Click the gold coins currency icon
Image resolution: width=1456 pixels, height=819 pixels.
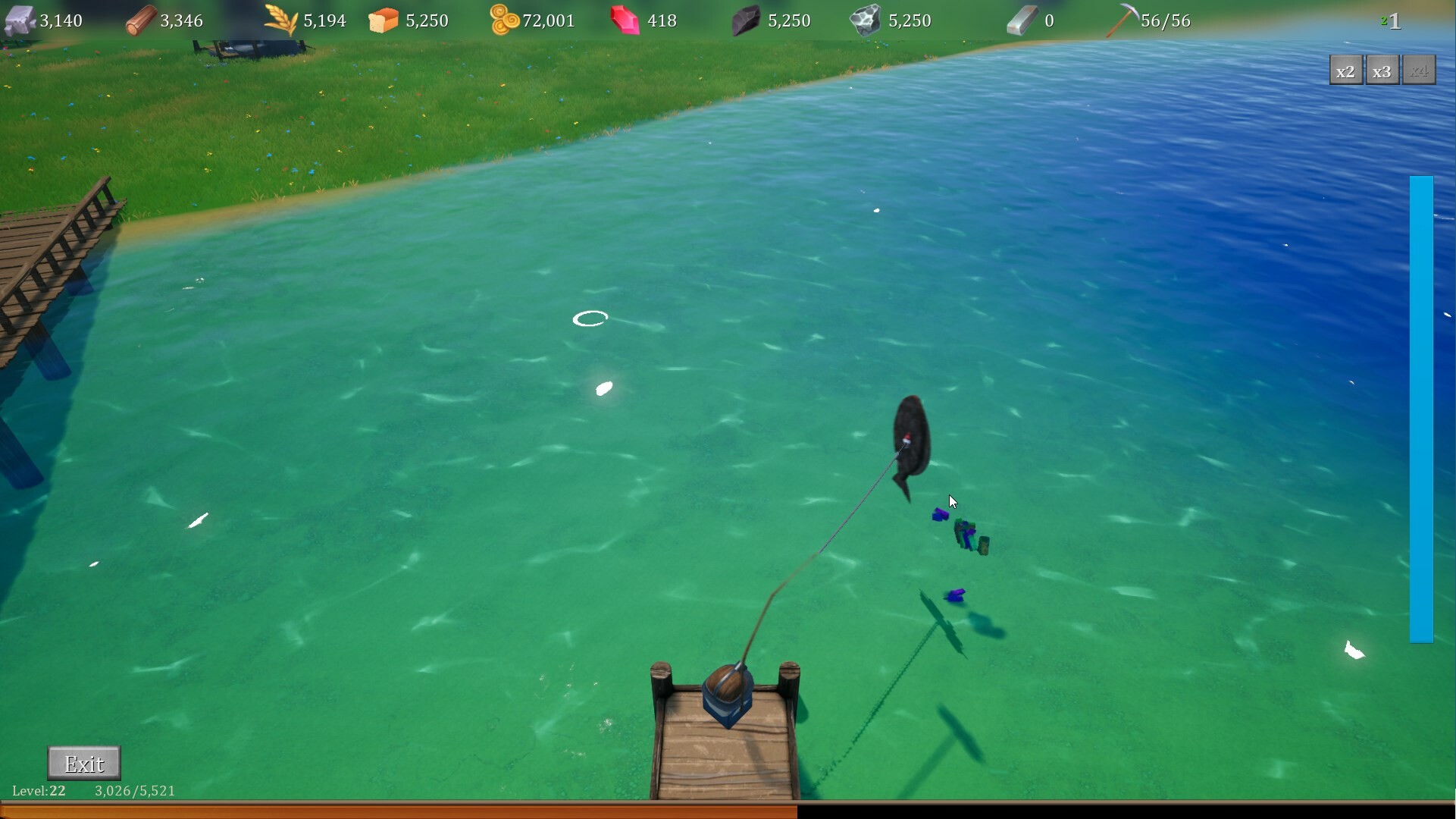(502, 19)
